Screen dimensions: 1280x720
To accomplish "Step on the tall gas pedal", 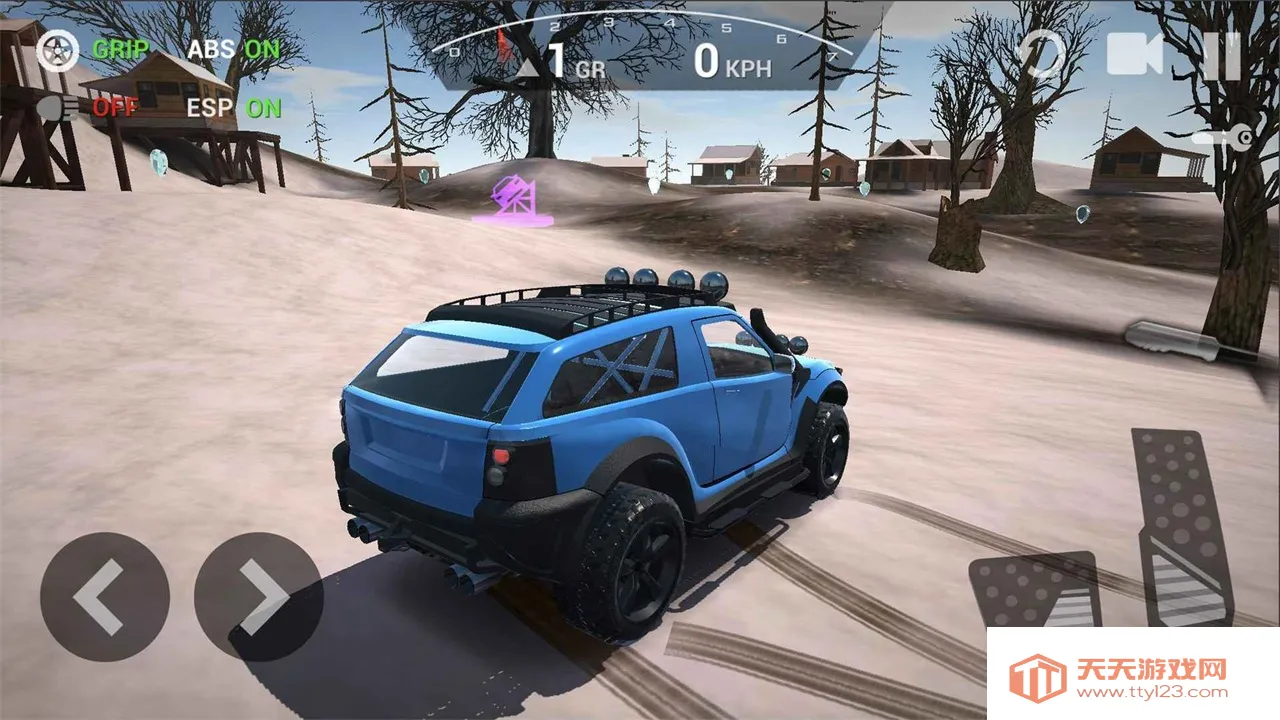I will coord(1183,525).
